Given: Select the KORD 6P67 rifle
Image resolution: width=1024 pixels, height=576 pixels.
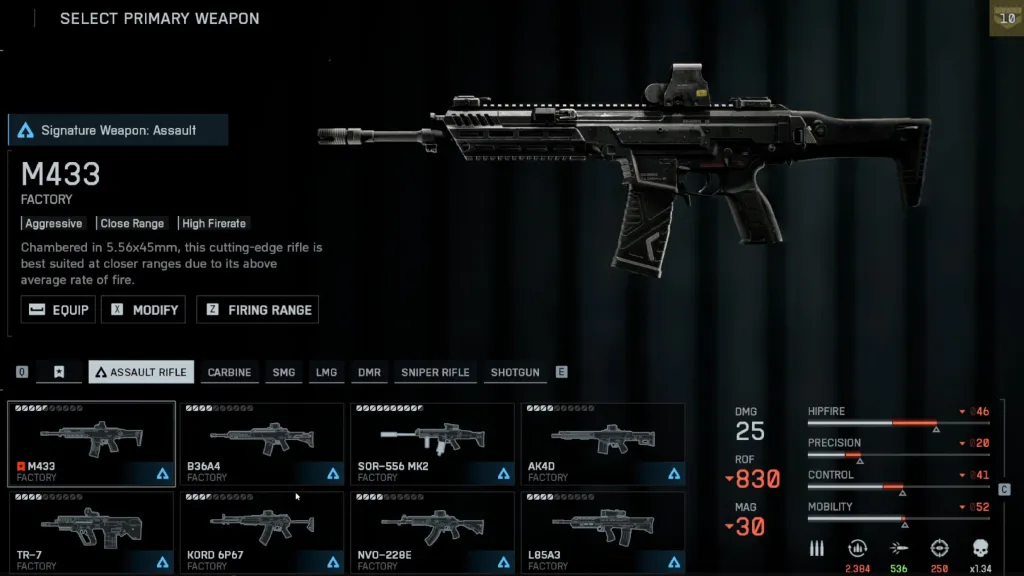Looking at the screenshot, I should click(x=262, y=531).
